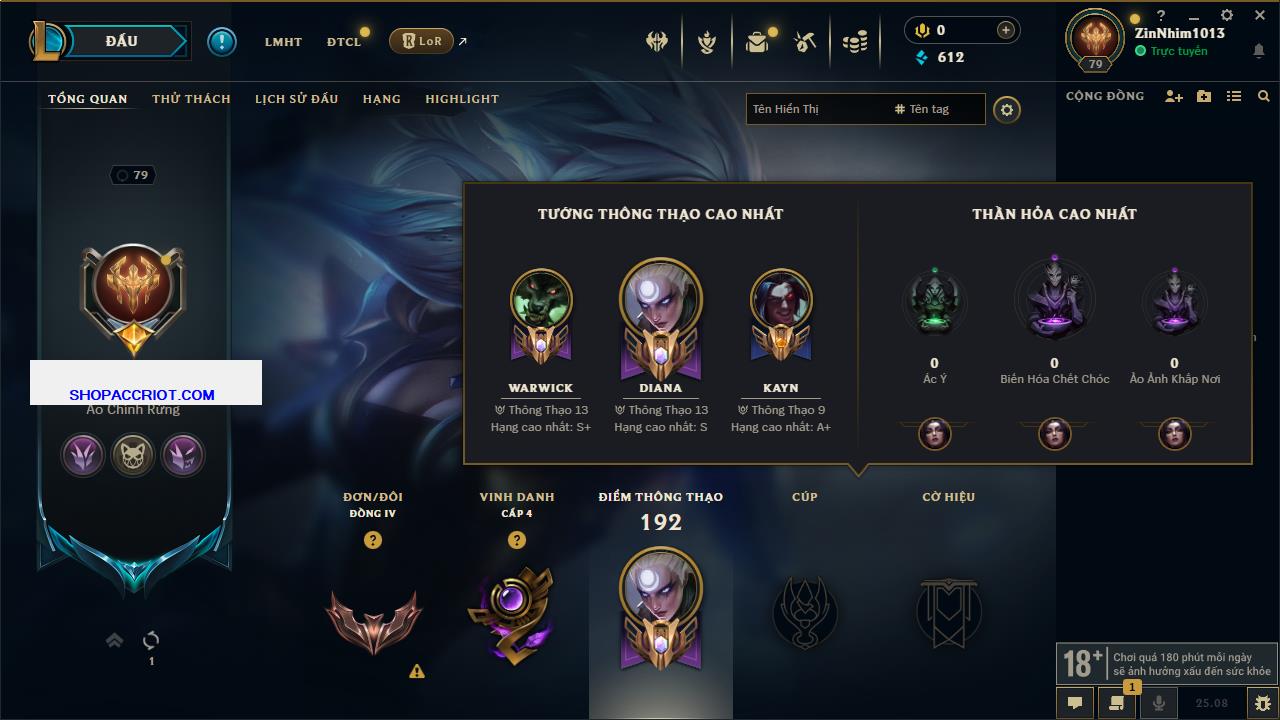Click the ĐẤU play button
The width and height of the screenshot is (1280, 720).
(x=121, y=41)
